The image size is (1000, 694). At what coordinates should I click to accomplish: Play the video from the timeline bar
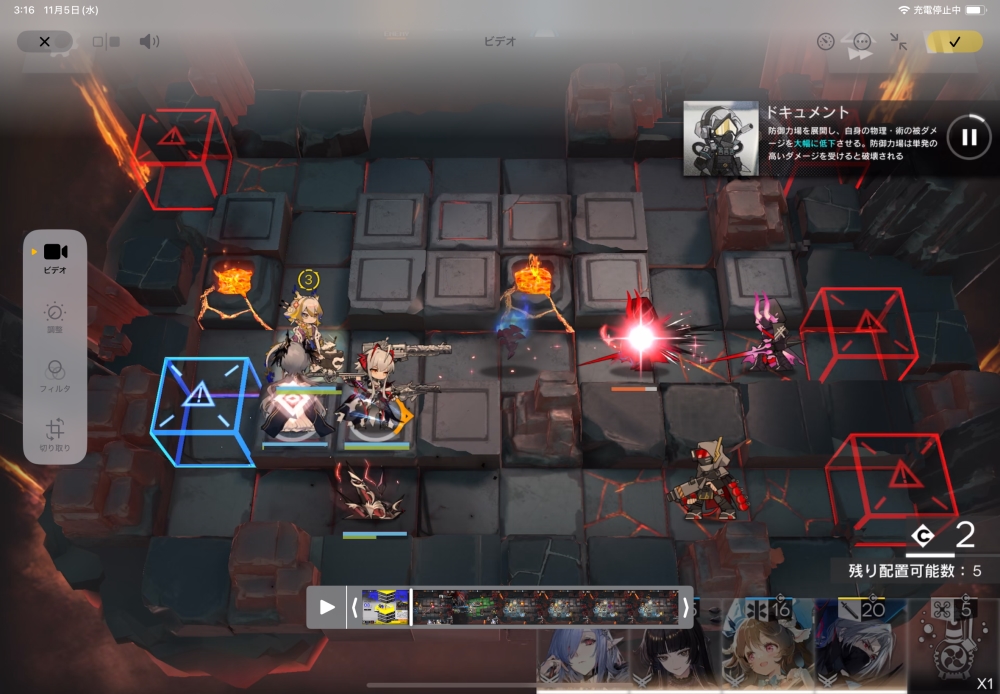point(326,607)
